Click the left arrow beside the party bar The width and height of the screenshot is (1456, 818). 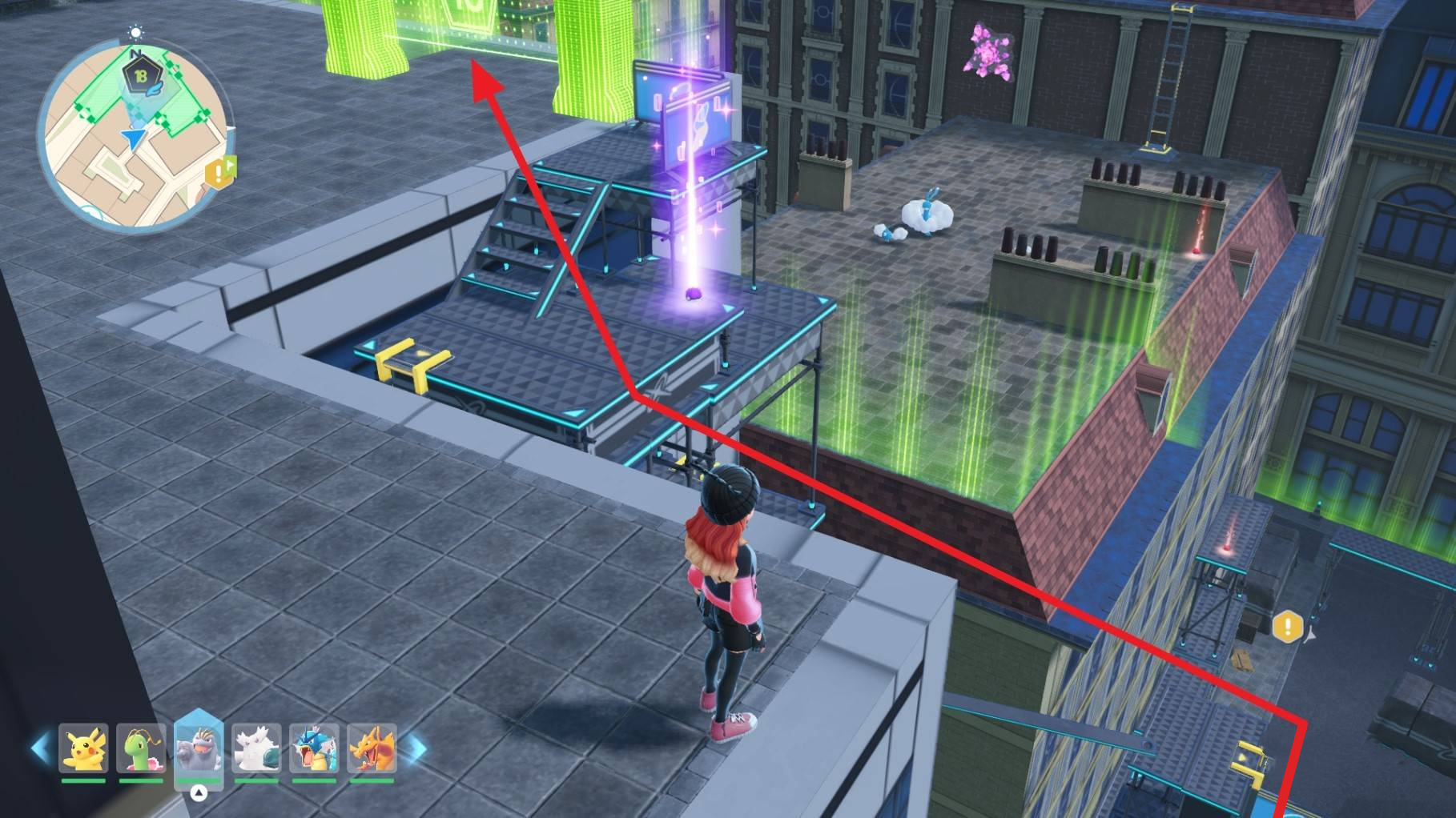click(x=40, y=749)
